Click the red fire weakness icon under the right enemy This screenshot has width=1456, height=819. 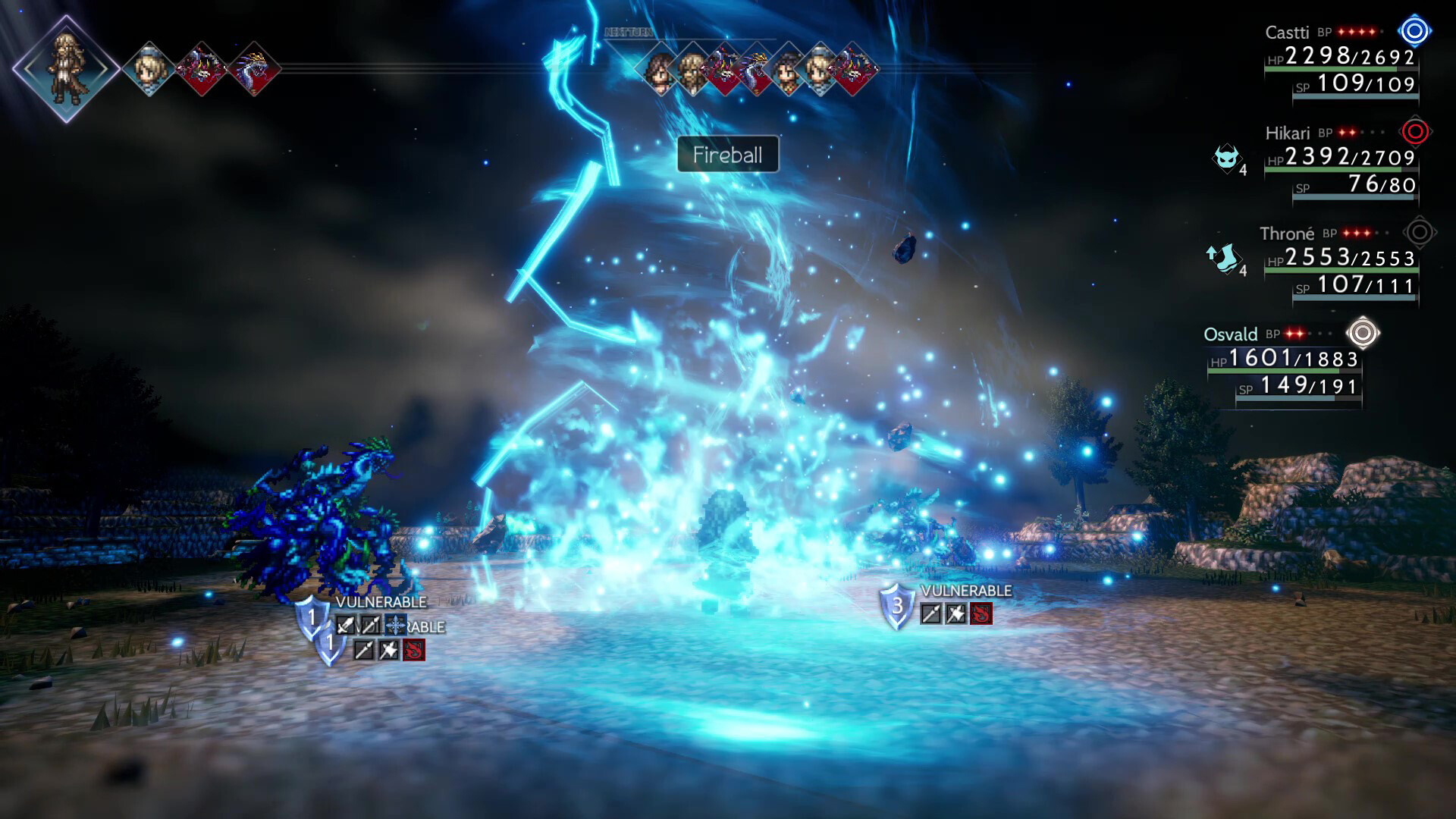[981, 613]
